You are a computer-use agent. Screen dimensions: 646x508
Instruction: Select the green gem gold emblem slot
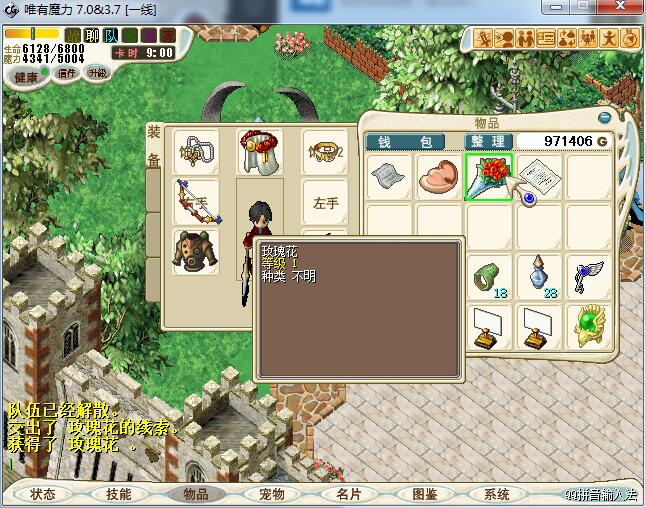coord(588,326)
